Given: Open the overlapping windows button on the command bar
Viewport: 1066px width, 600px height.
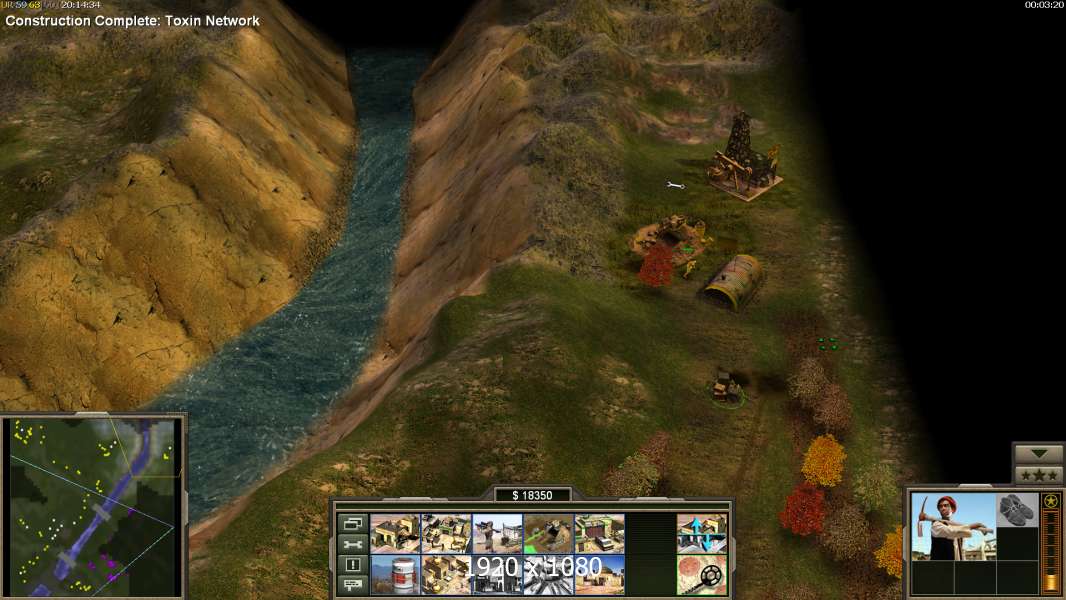Looking at the screenshot, I should coord(351,523).
